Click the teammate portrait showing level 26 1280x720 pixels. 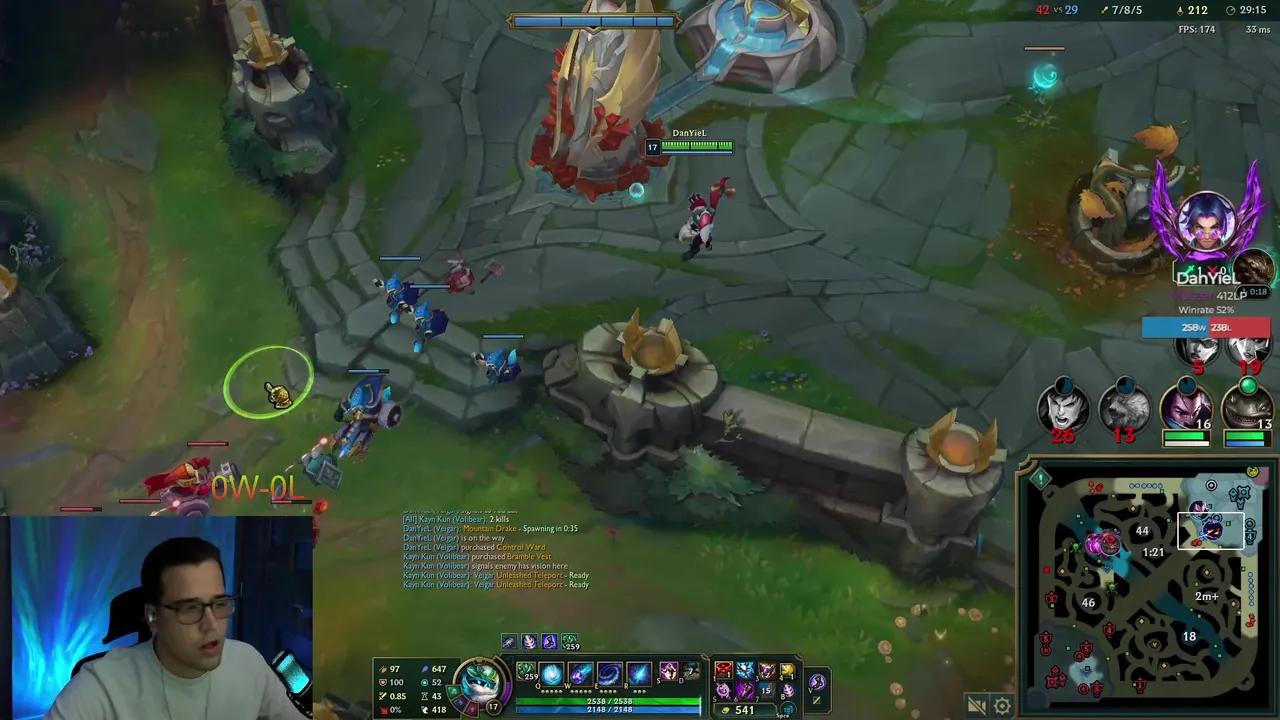(x=1063, y=407)
